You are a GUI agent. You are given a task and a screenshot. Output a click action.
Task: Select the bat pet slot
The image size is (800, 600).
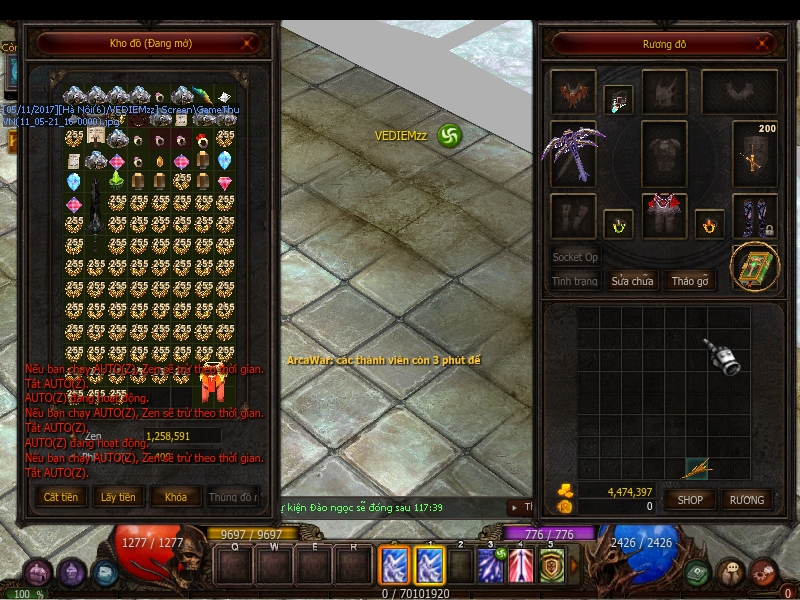[x=573, y=94]
